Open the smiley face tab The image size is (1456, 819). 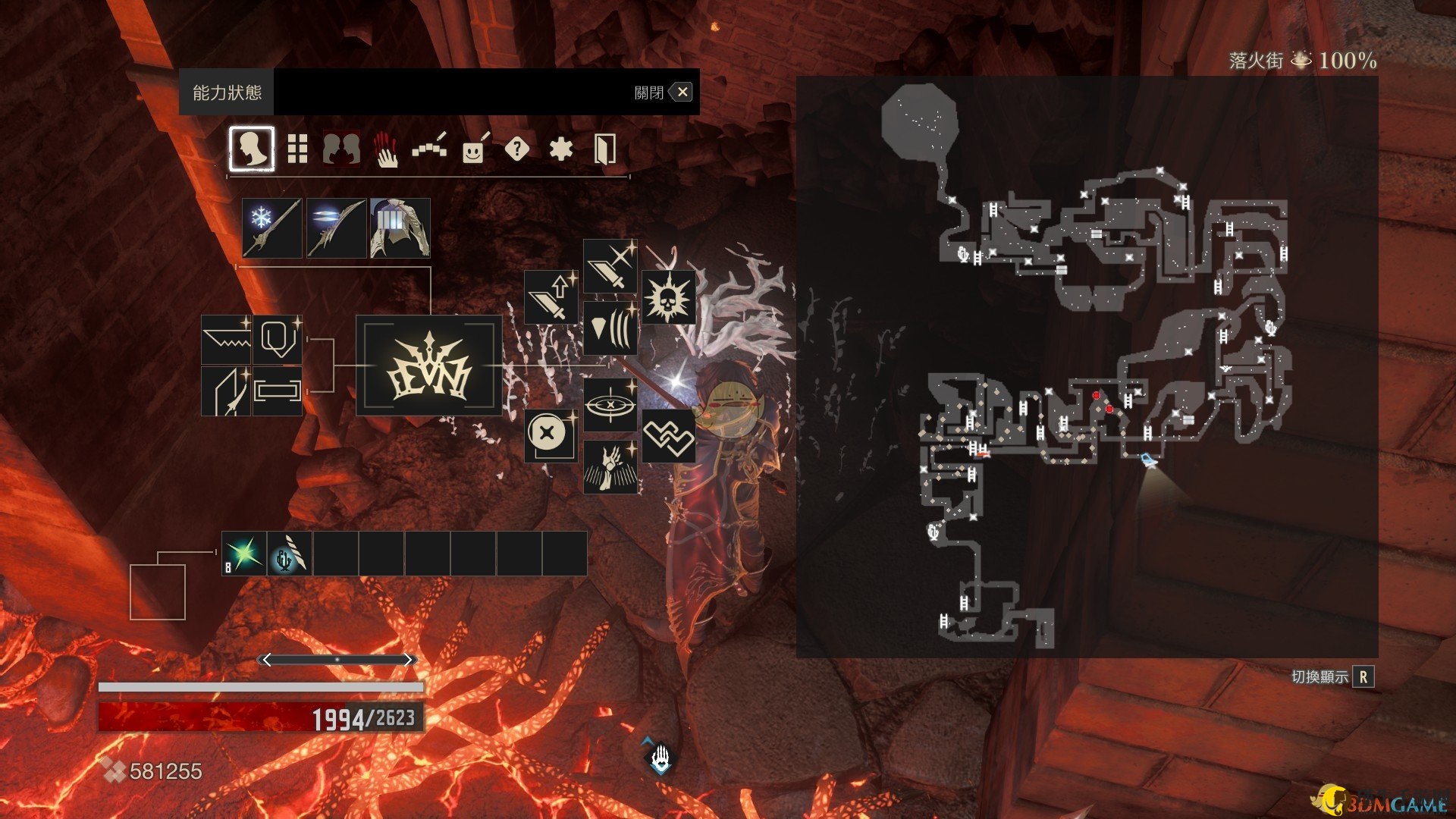[473, 149]
